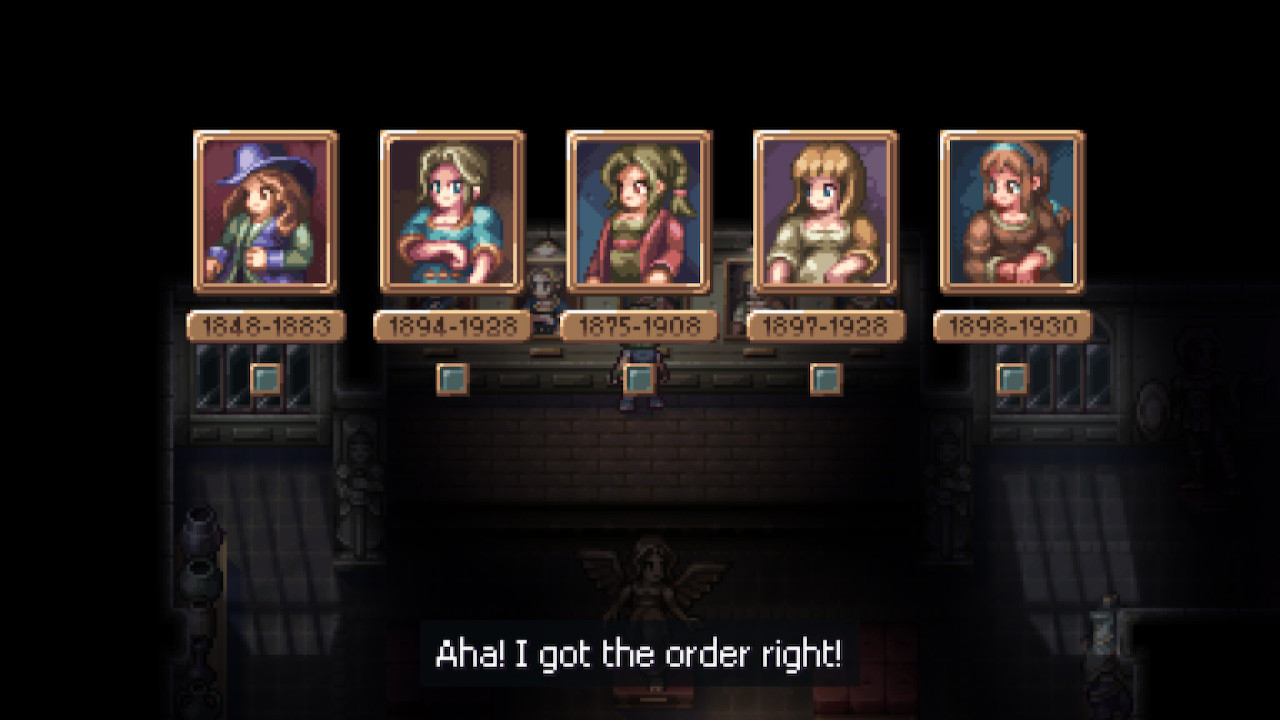Select the blonde woman in pale green dress

[825, 212]
